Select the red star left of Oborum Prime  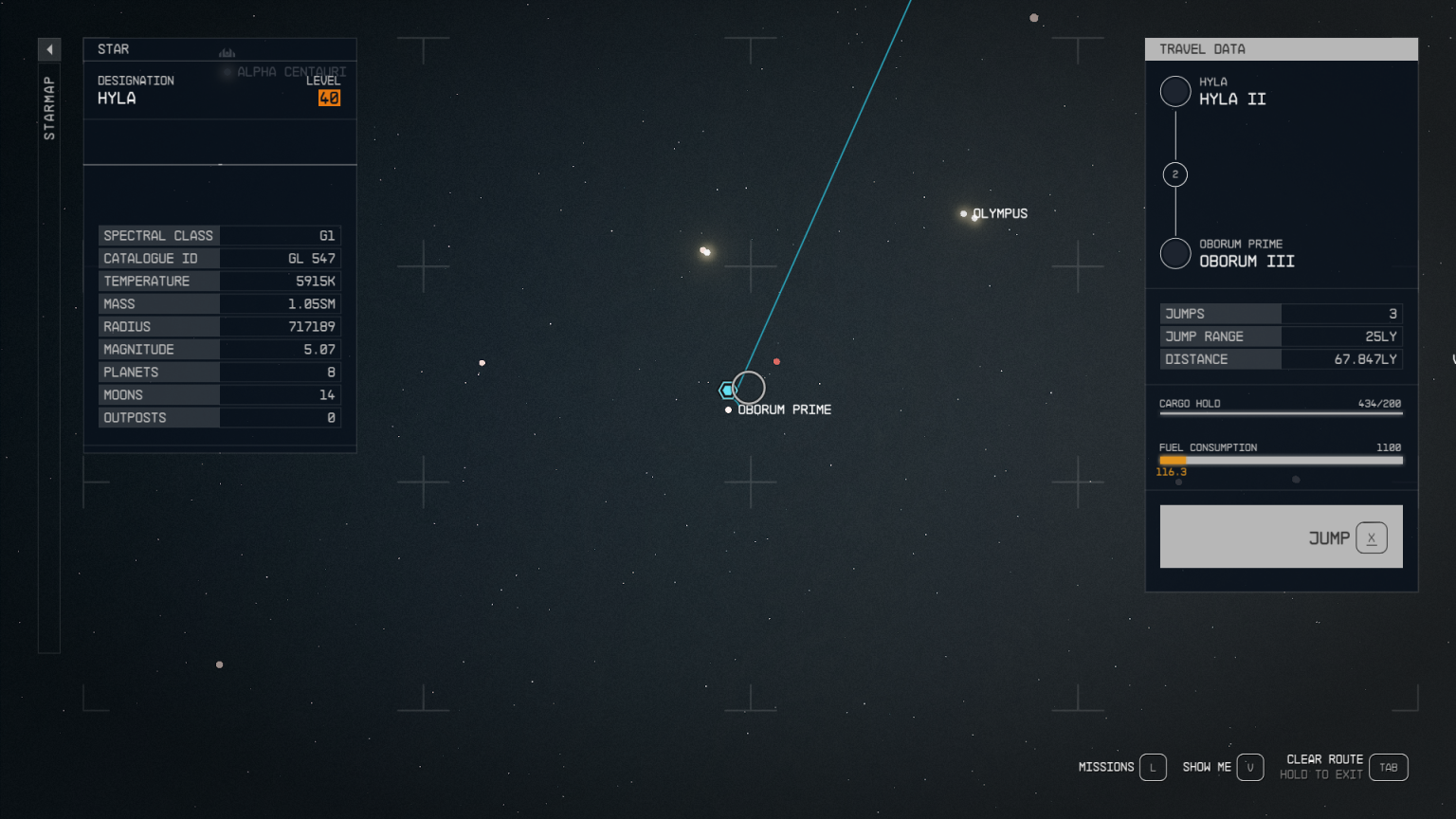click(x=482, y=362)
